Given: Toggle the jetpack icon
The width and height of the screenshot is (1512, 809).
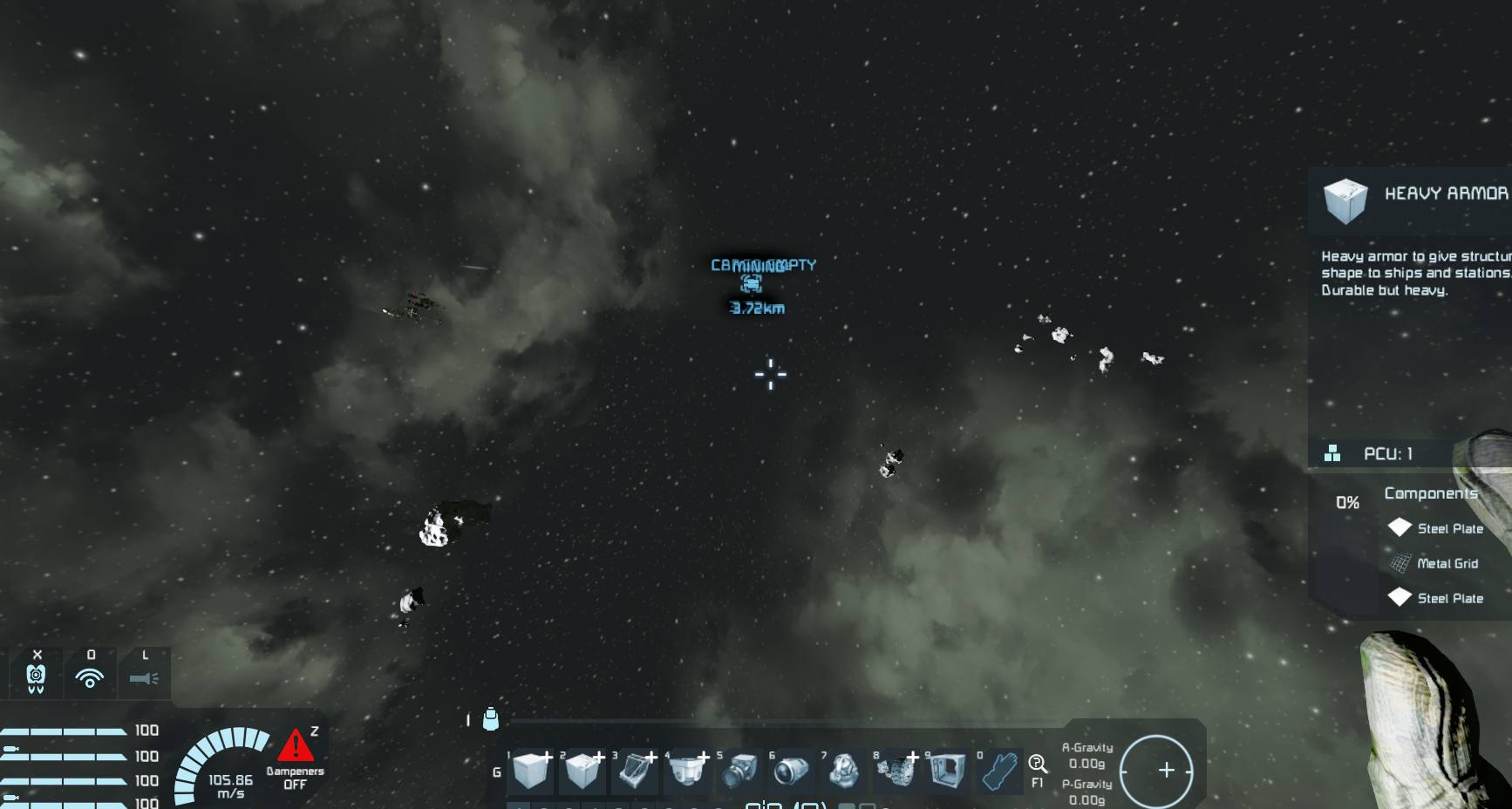Looking at the screenshot, I should tap(36, 677).
